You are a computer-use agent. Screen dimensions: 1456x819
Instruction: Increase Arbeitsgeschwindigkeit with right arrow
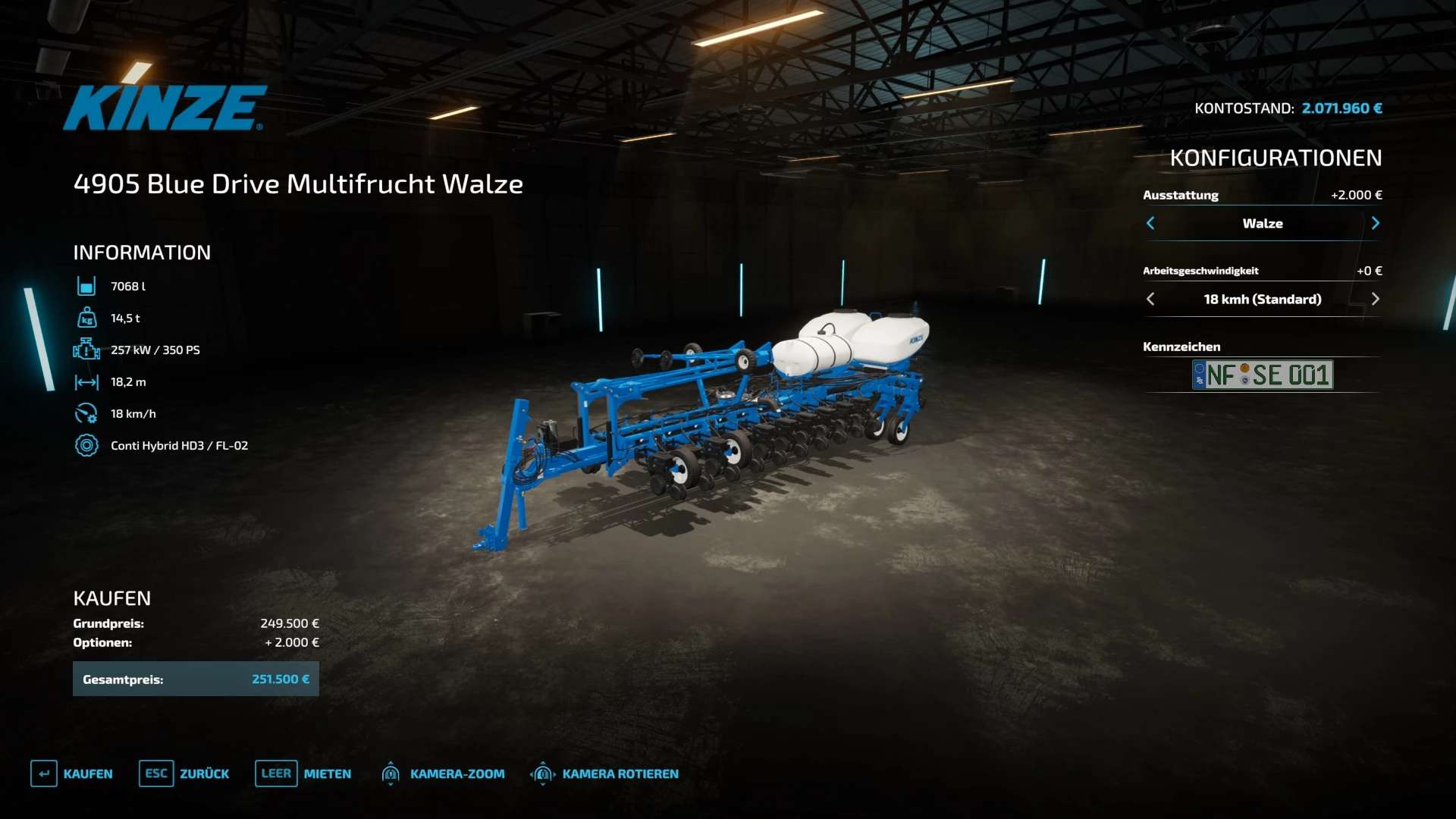pyautogui.click(x=1375, y=299)
